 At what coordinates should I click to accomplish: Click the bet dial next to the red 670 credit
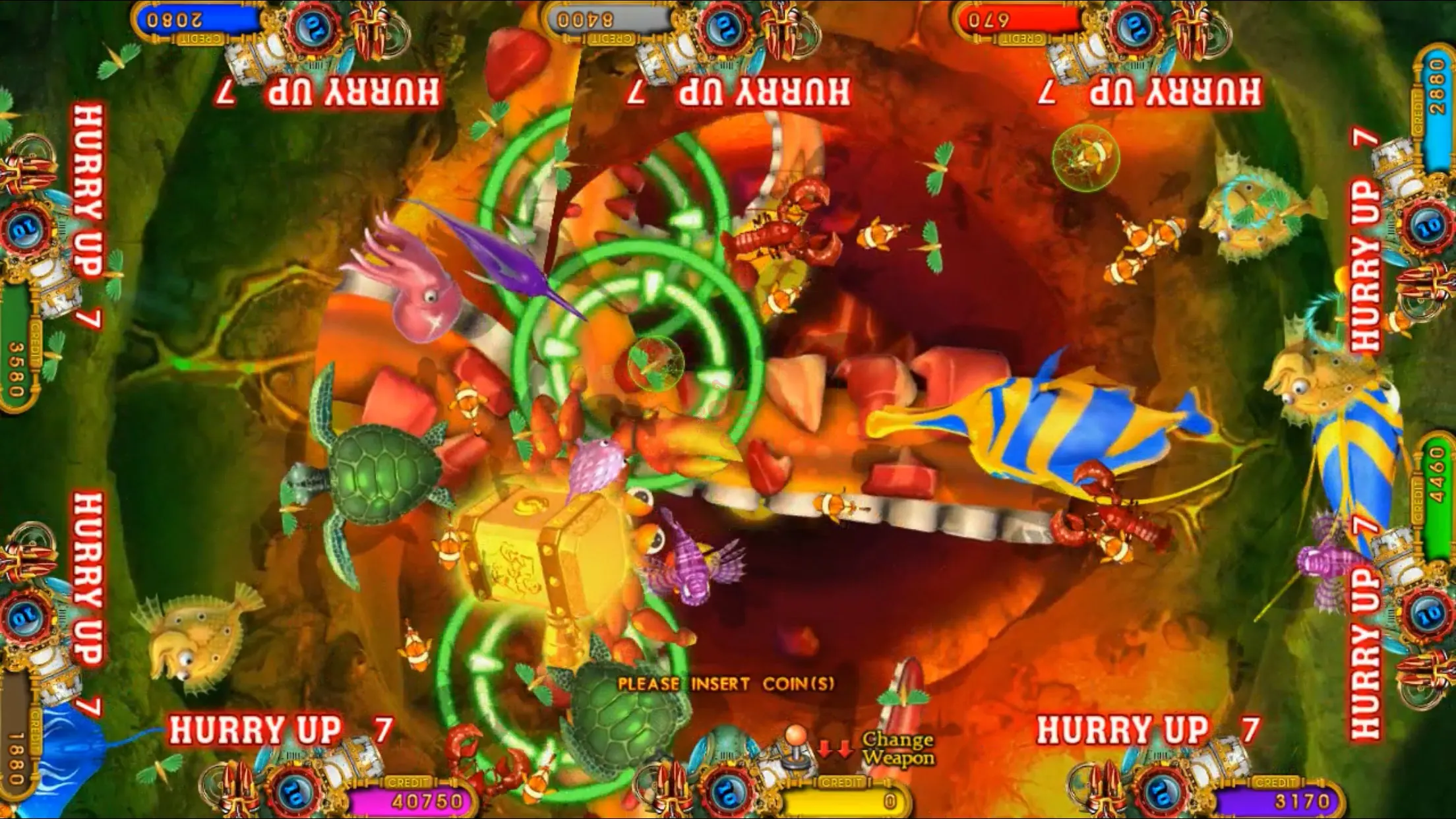(x=1136, y=28)
